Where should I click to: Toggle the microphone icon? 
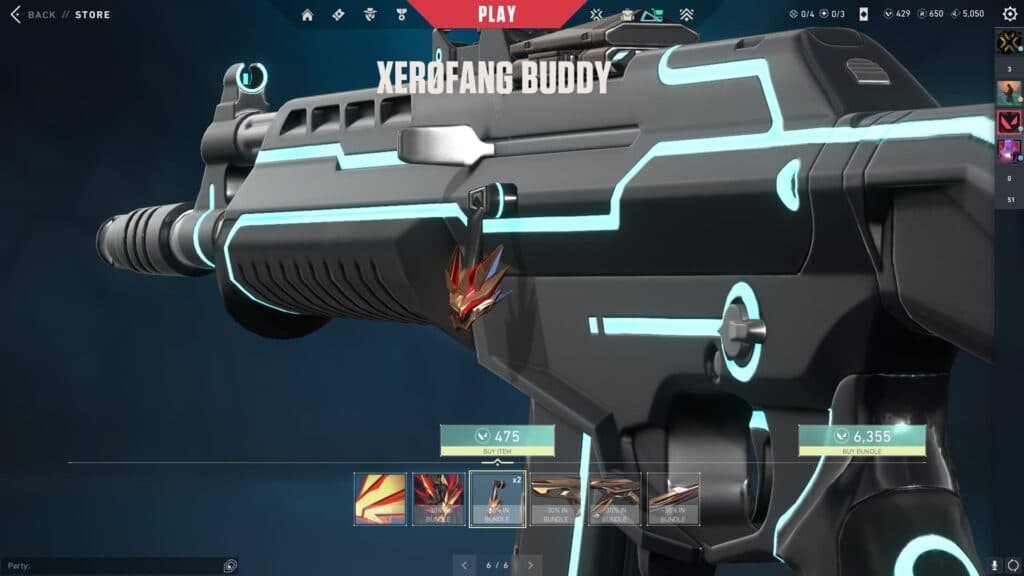[x=995, y=565]
